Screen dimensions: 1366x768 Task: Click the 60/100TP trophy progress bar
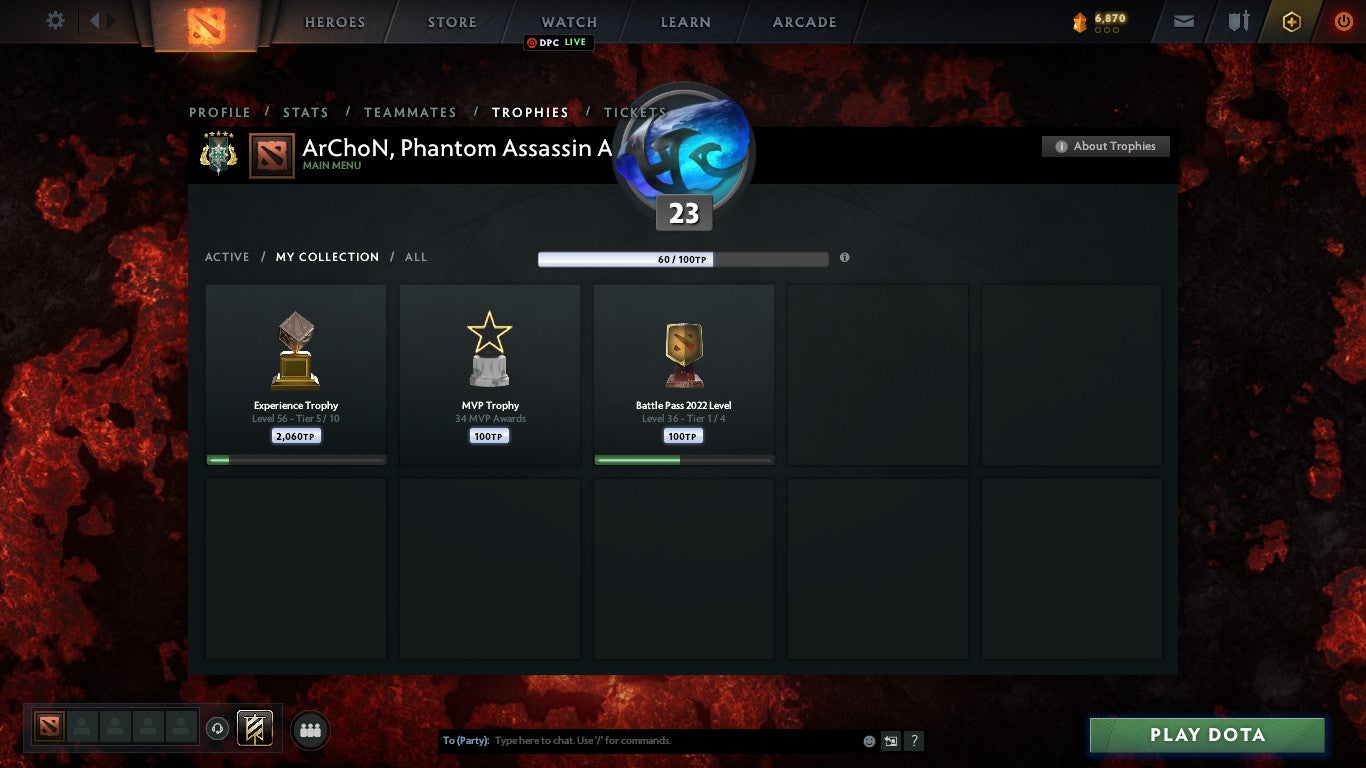[684, 258]
